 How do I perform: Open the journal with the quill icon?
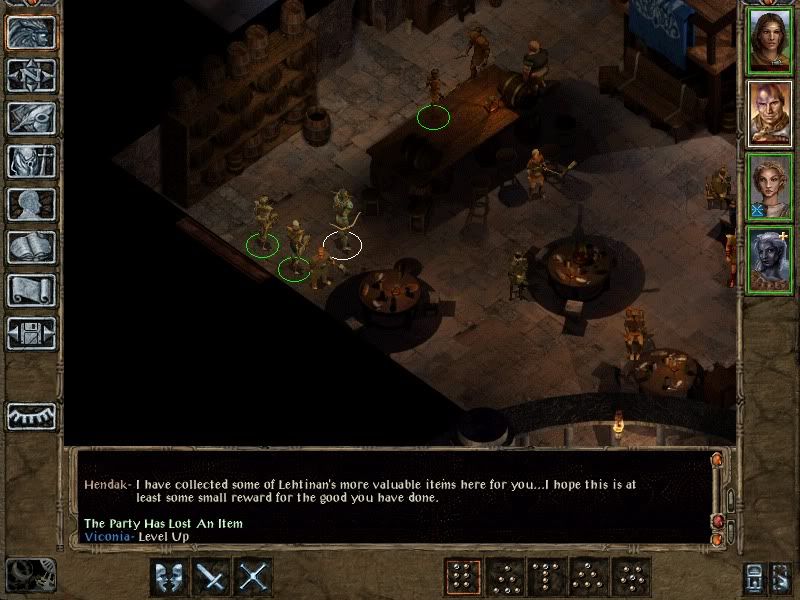tap(31, 118)
